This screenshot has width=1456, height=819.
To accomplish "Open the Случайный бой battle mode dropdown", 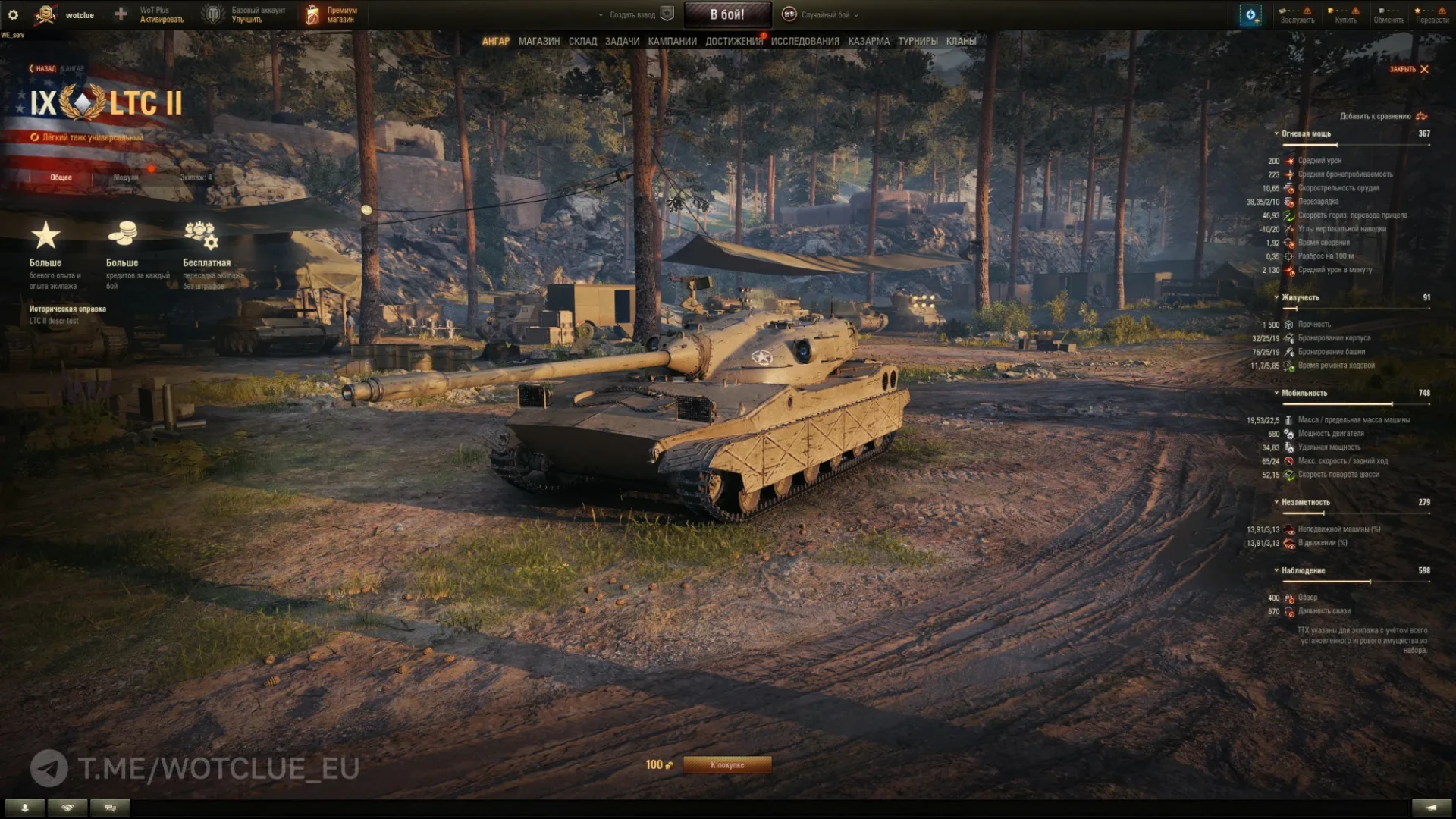I will pyautogui.click(x=827, y=14).
